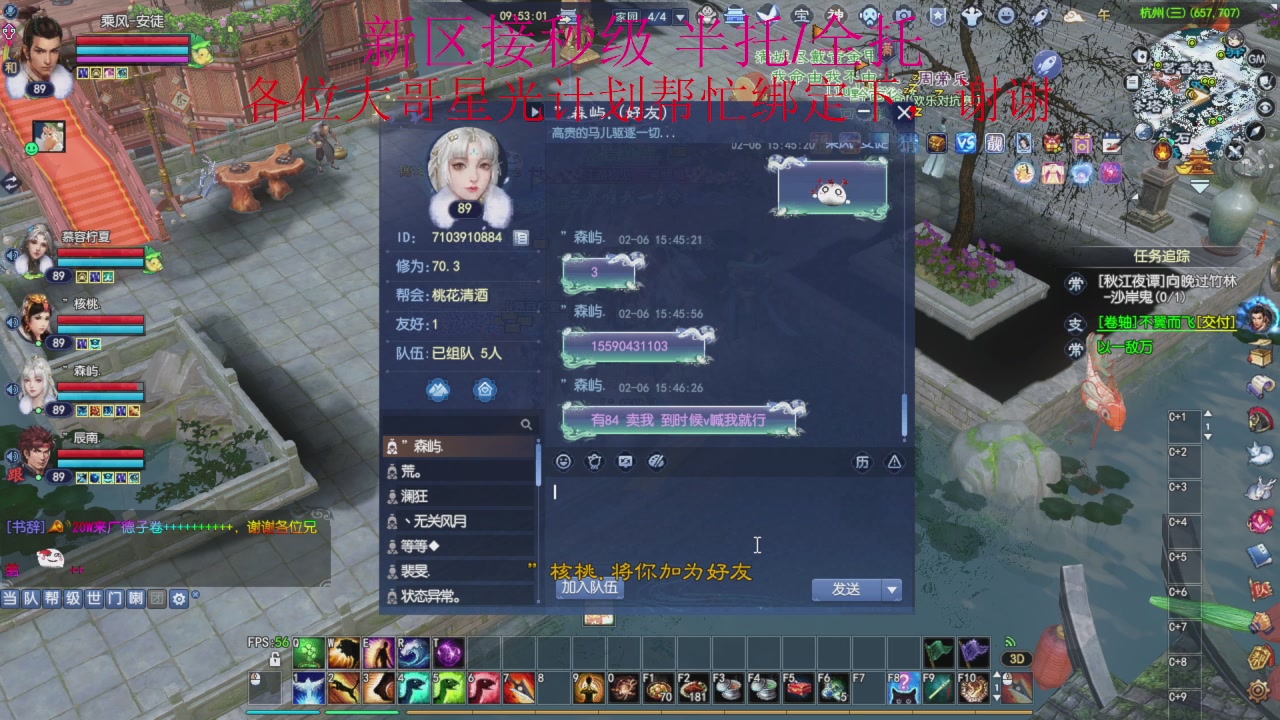
Task: Switch to the 帮 guild chat tab
Action: pos(53,599)
